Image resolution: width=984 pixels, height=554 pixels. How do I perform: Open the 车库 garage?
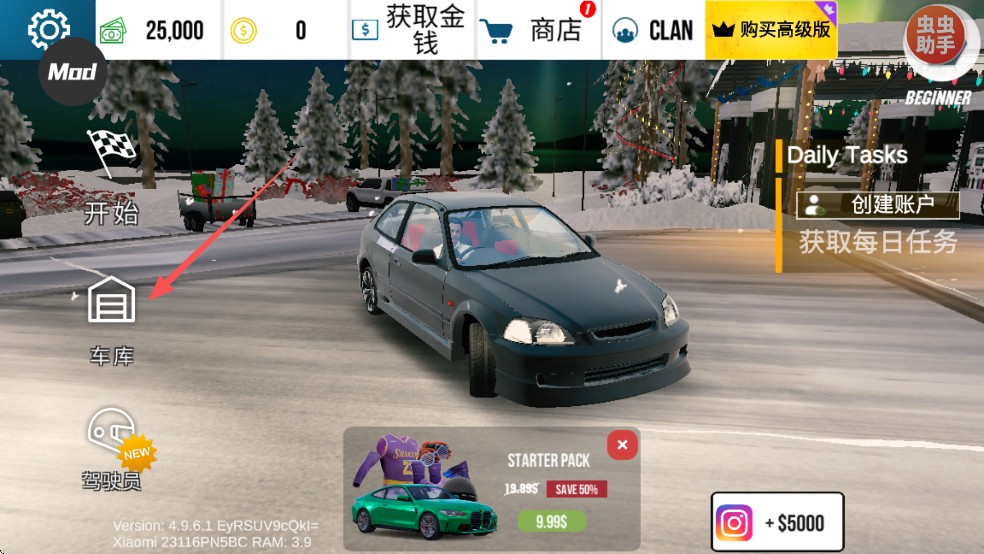coord(111,317)
